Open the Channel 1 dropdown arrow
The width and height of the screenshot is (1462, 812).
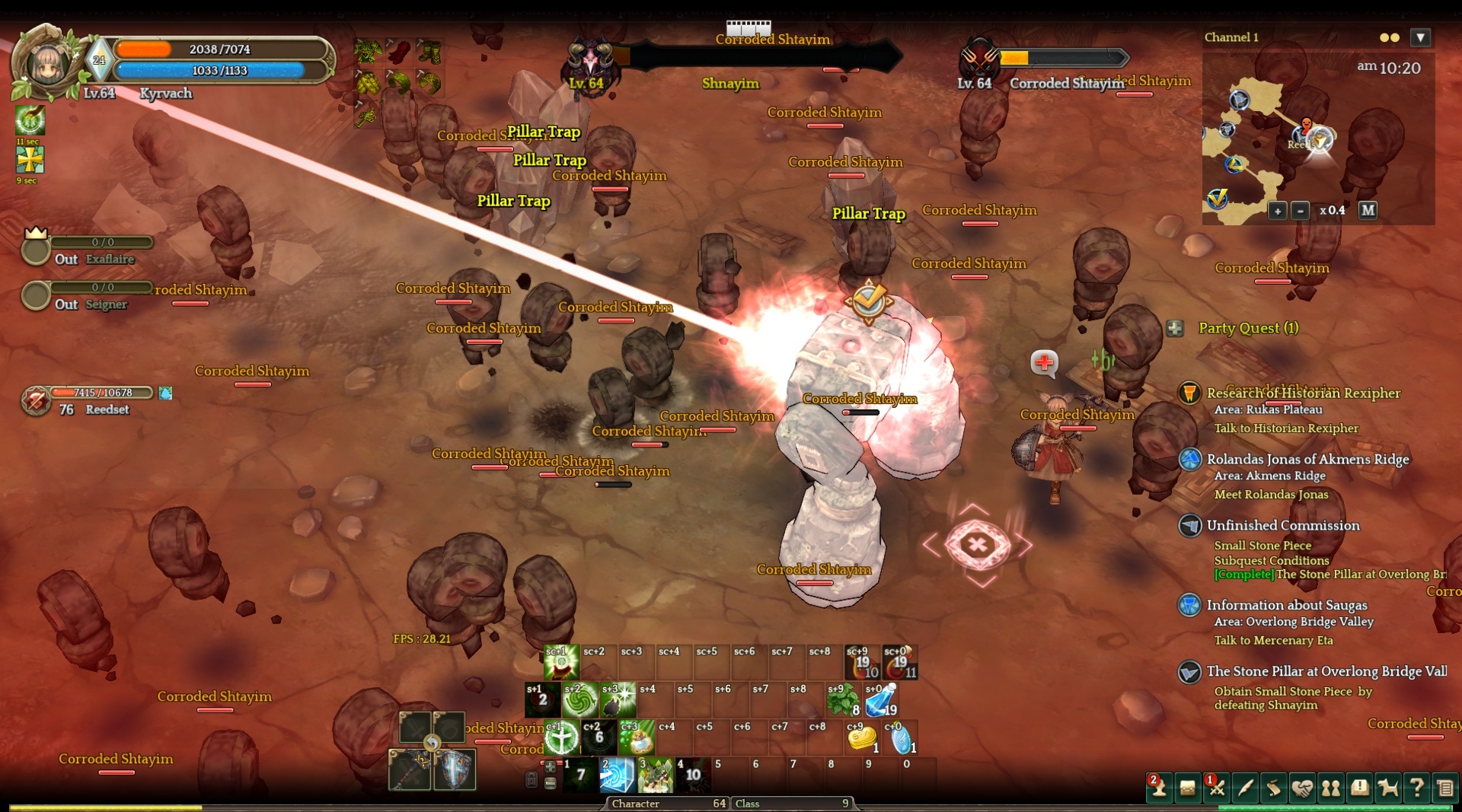coord(1420,37)
